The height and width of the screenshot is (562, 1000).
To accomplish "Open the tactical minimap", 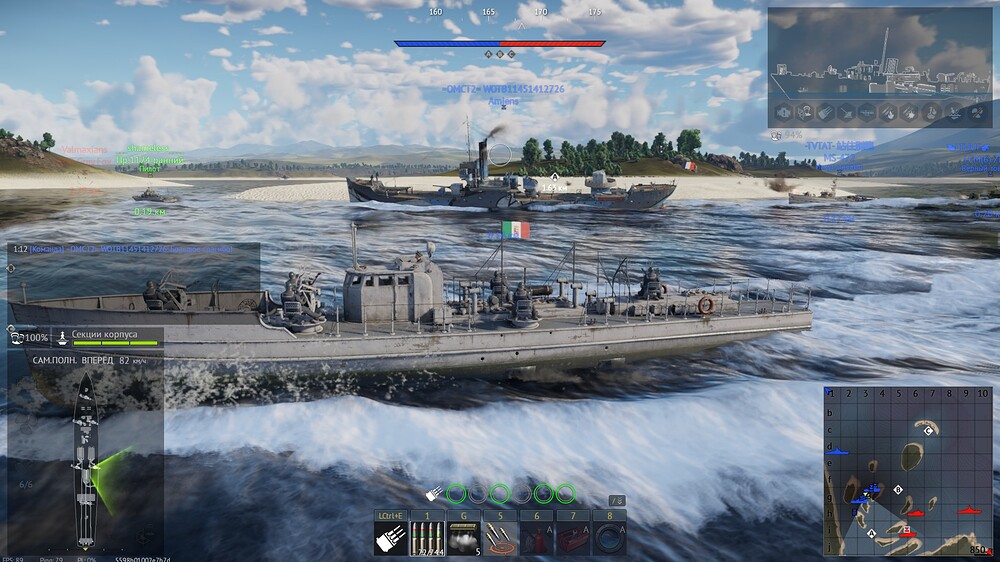I will tap(908, 470).
